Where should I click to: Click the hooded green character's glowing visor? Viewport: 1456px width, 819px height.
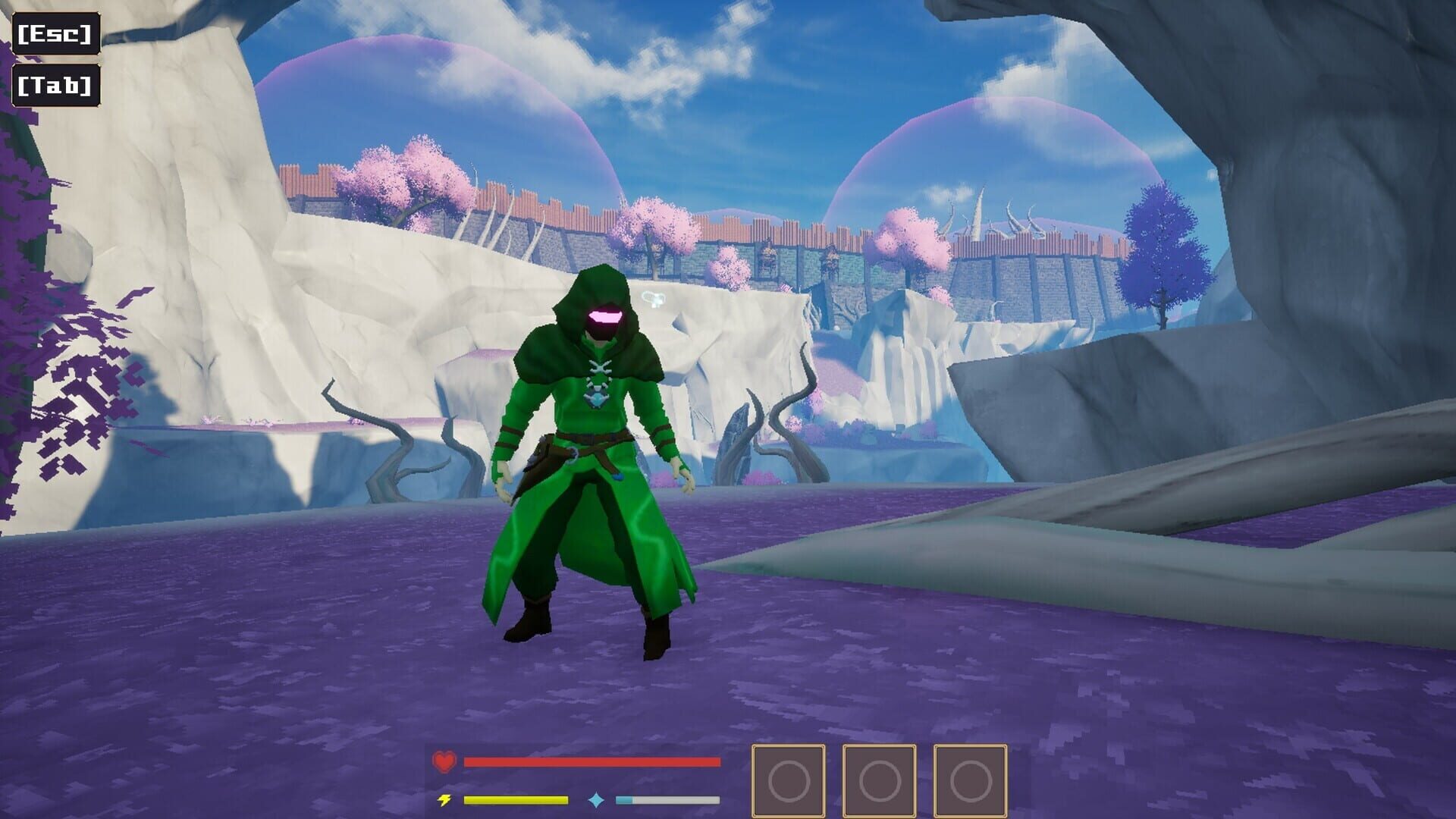coord(603,317)
